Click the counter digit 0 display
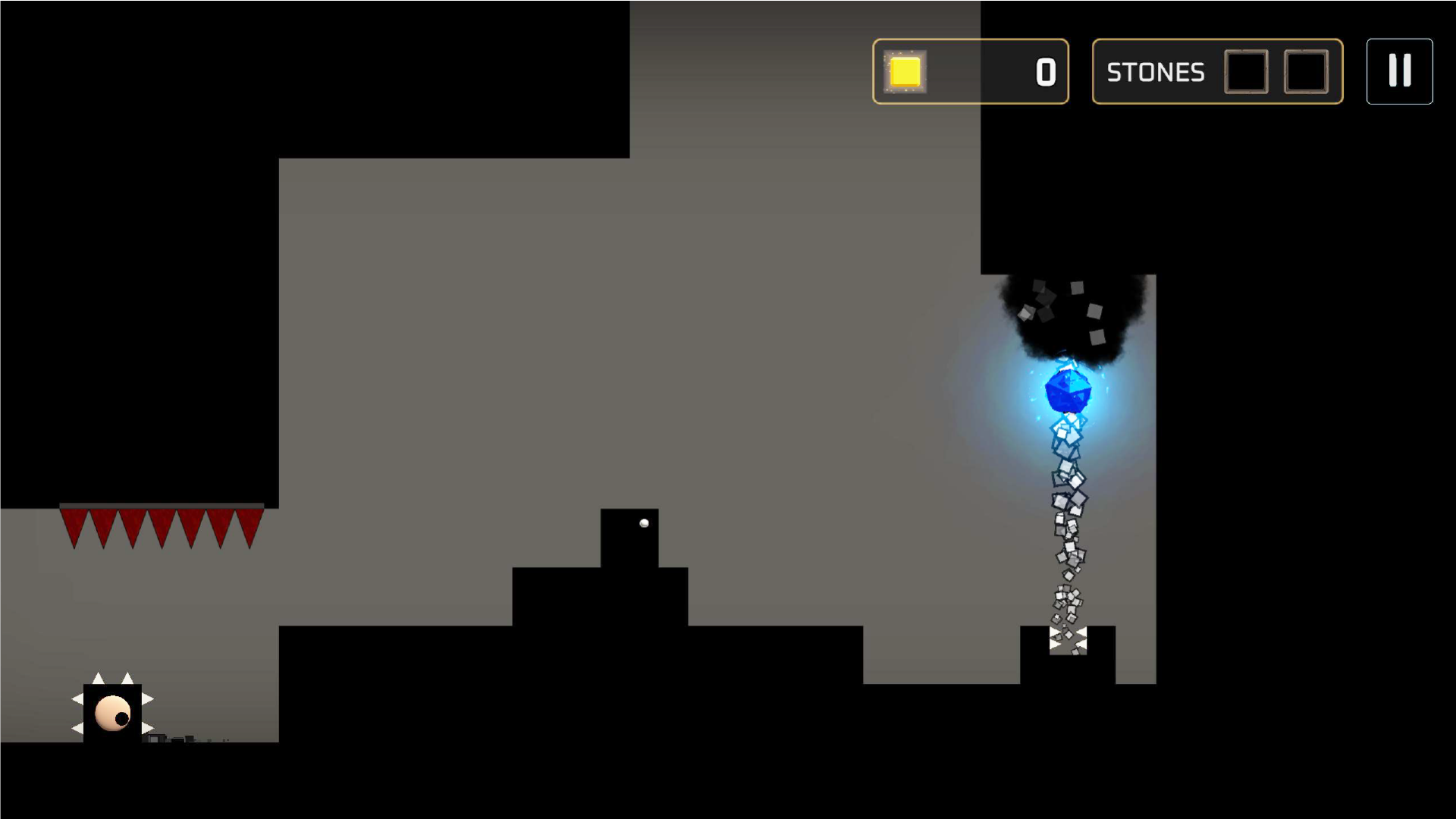The height and width of the screenshot is (819, 1456). point(1045,72)
